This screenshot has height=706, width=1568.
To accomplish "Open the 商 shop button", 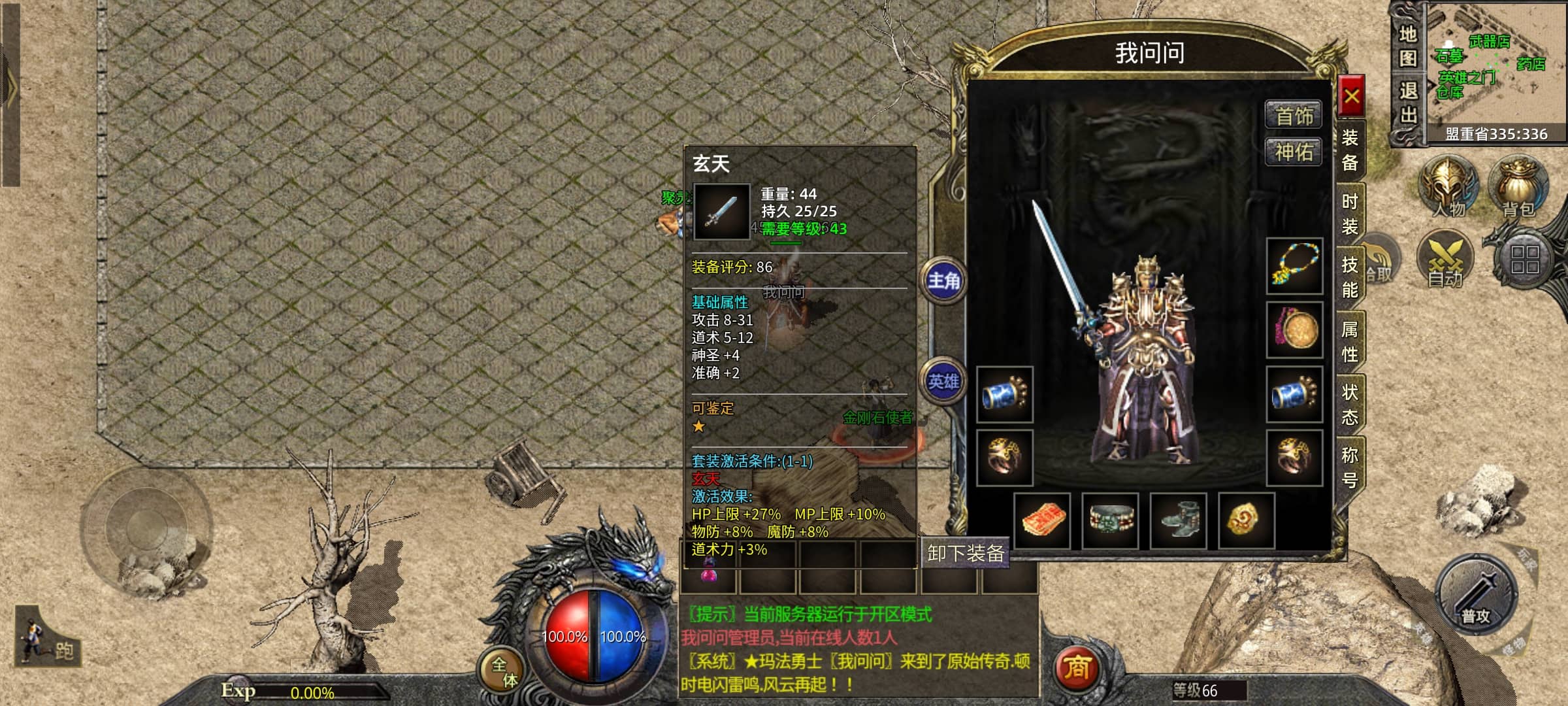I will [1077, 668].
